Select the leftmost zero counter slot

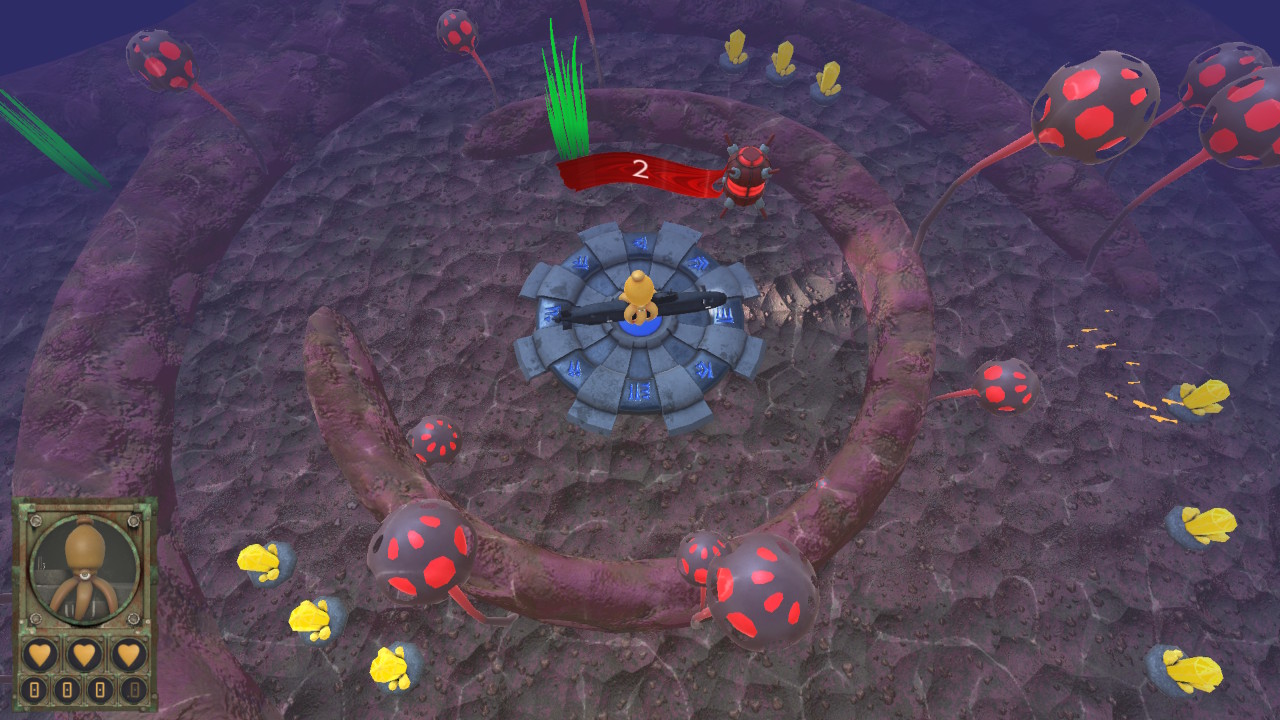(x=36, y=689)
